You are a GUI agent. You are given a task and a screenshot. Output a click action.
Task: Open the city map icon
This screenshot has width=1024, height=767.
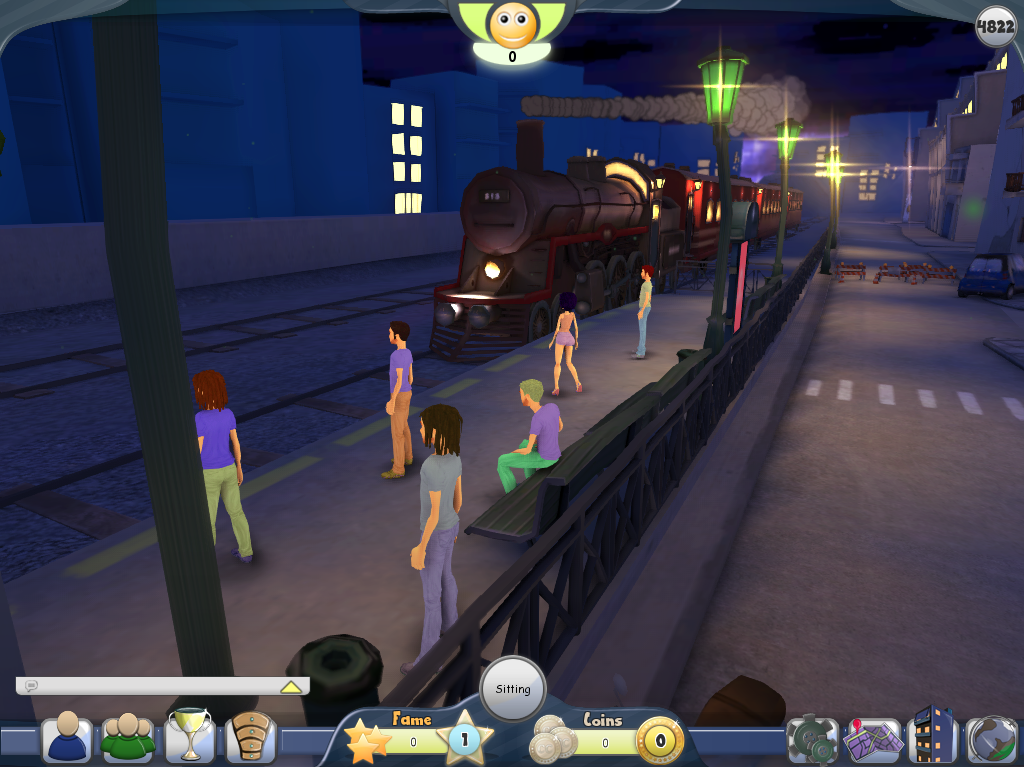[x=873, y=740]
